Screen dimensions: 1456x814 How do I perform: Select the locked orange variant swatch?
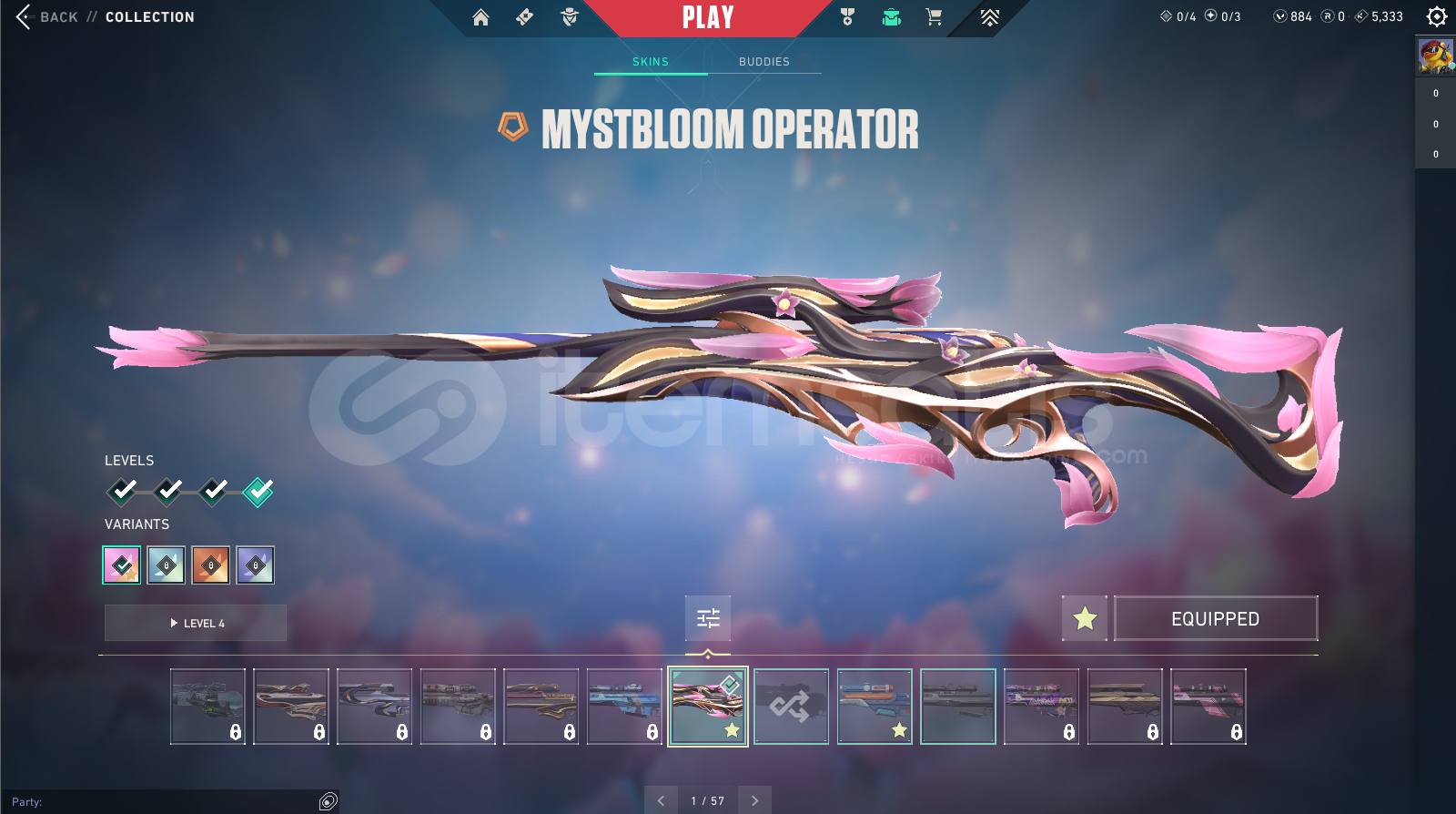(x=211, y=565)
